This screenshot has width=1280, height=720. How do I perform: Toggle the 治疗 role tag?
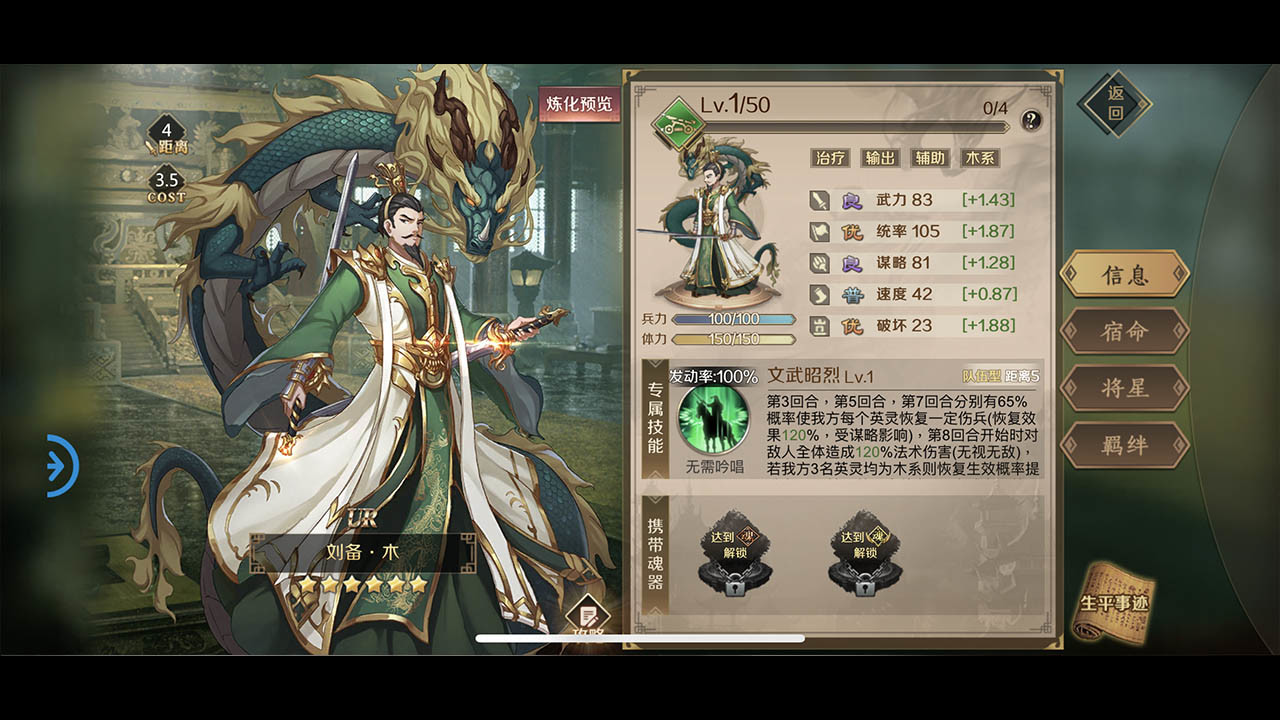[831, 158]
